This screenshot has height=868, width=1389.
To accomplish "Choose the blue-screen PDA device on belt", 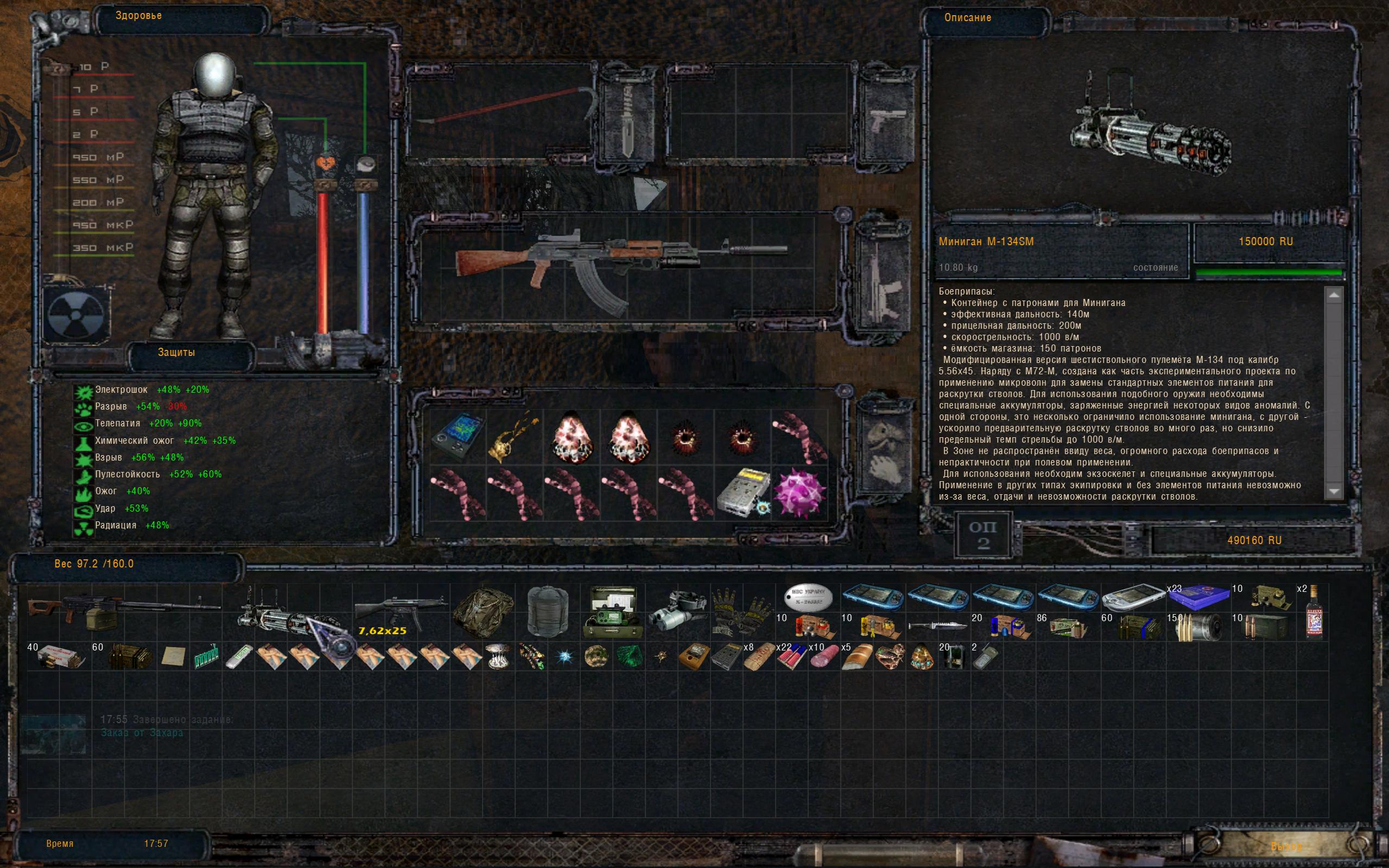I will (458, 436).
